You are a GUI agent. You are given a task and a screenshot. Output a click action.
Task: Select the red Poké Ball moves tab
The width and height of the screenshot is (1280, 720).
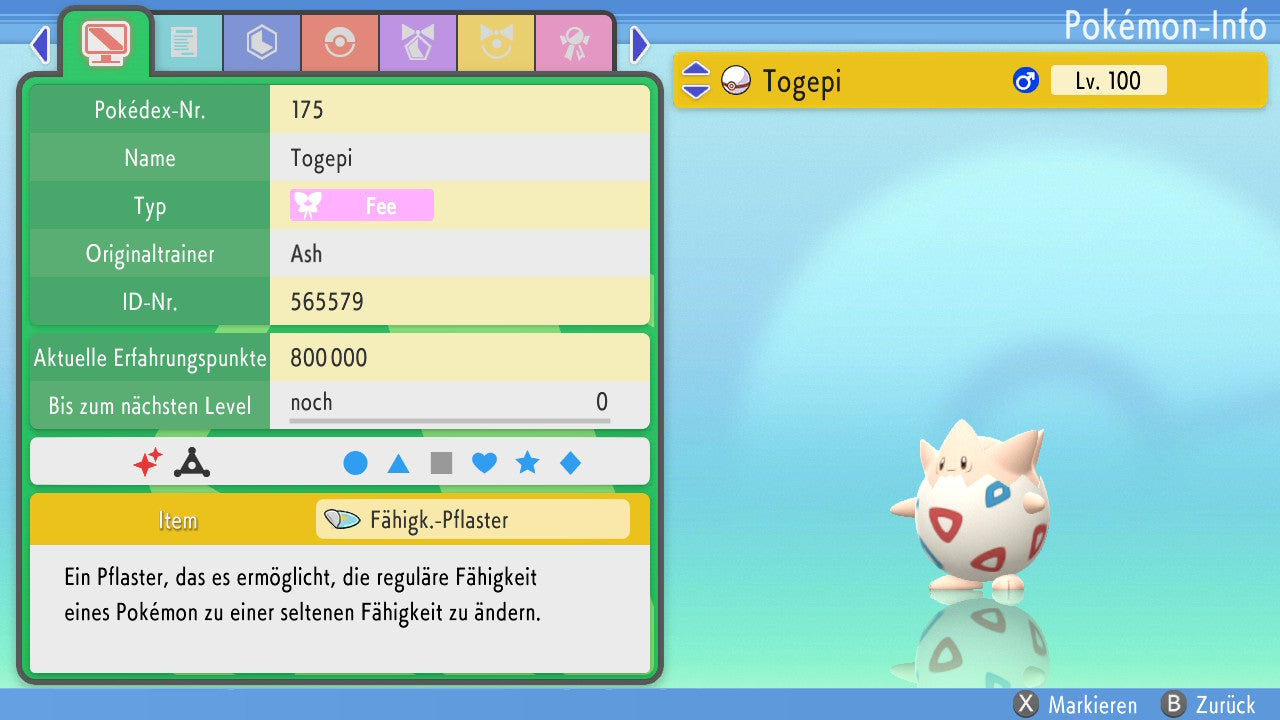(x=339, y=42)
